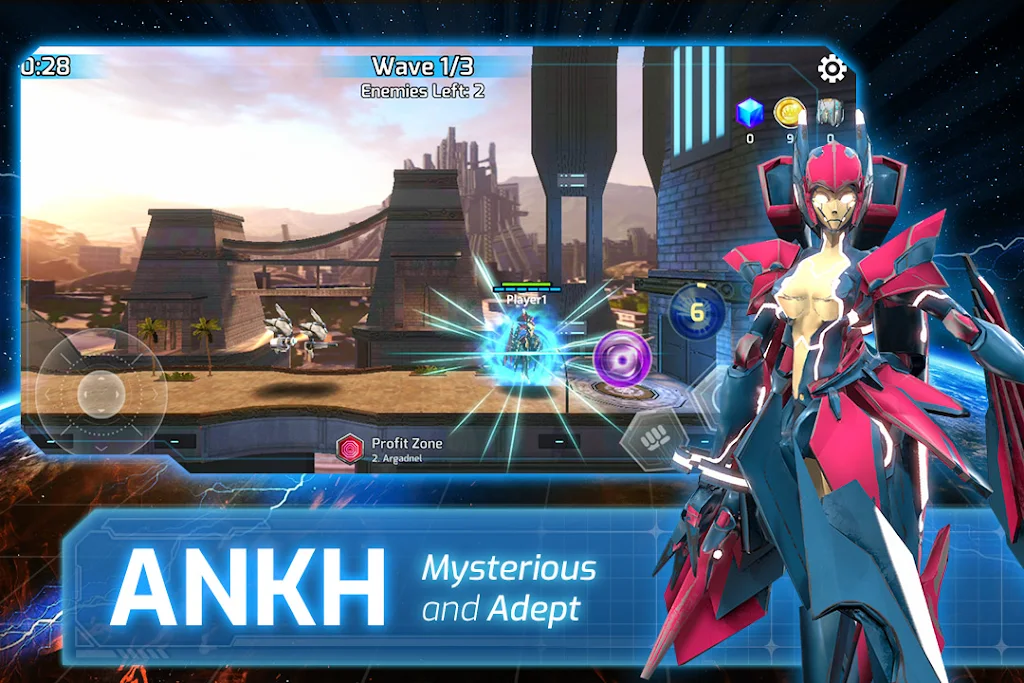Open the settings gear menu
1024x683 pixels.
click(x=832, y=68)
